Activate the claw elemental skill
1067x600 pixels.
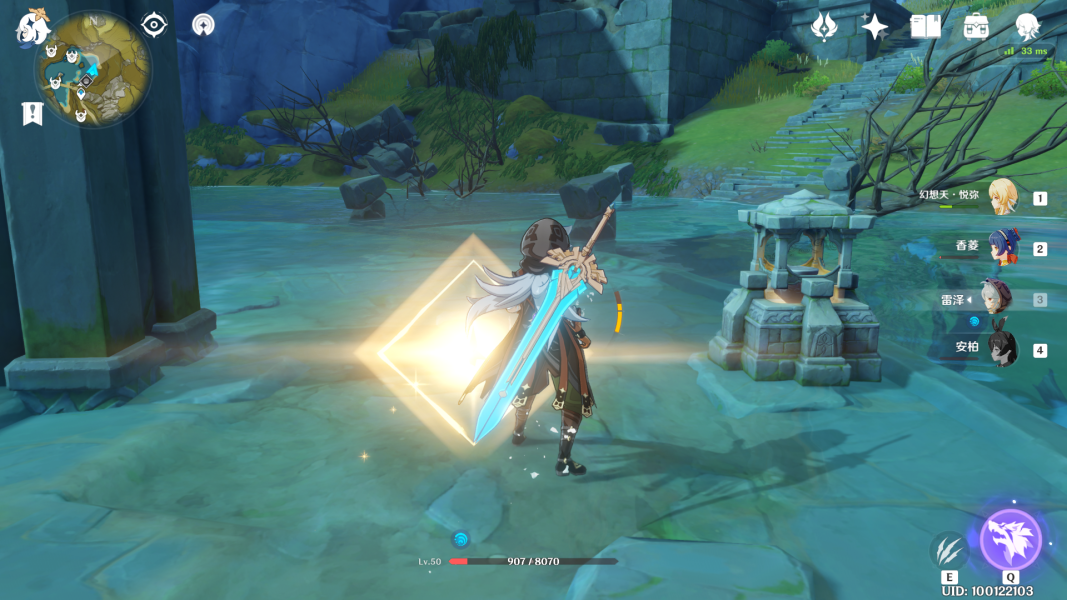(949, 550)
